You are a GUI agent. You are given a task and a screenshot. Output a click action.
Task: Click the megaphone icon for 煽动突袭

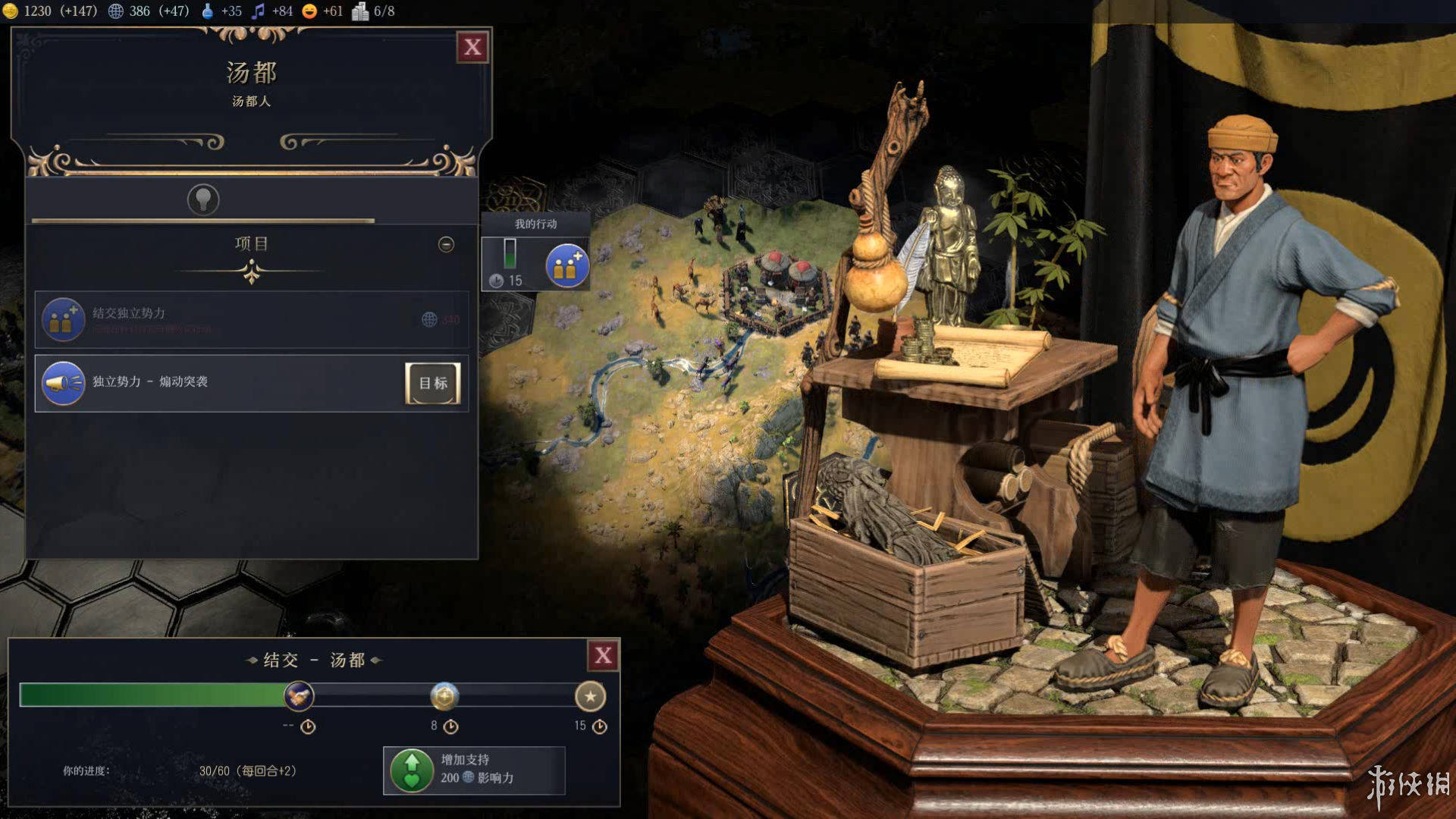click(64, 383)
